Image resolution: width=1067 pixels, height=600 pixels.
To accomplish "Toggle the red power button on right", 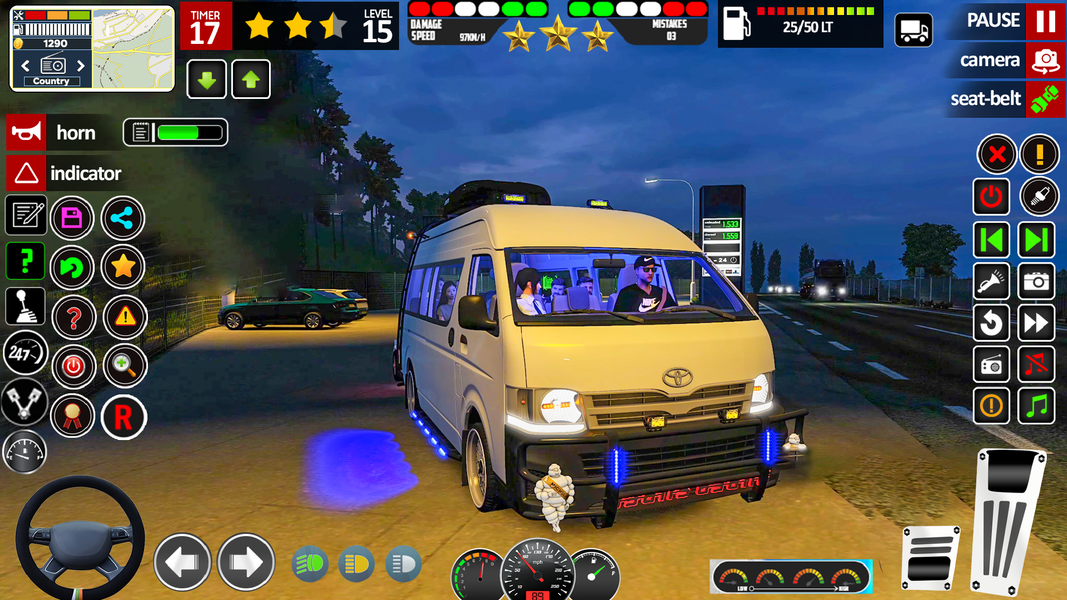I will click(991, 197).
